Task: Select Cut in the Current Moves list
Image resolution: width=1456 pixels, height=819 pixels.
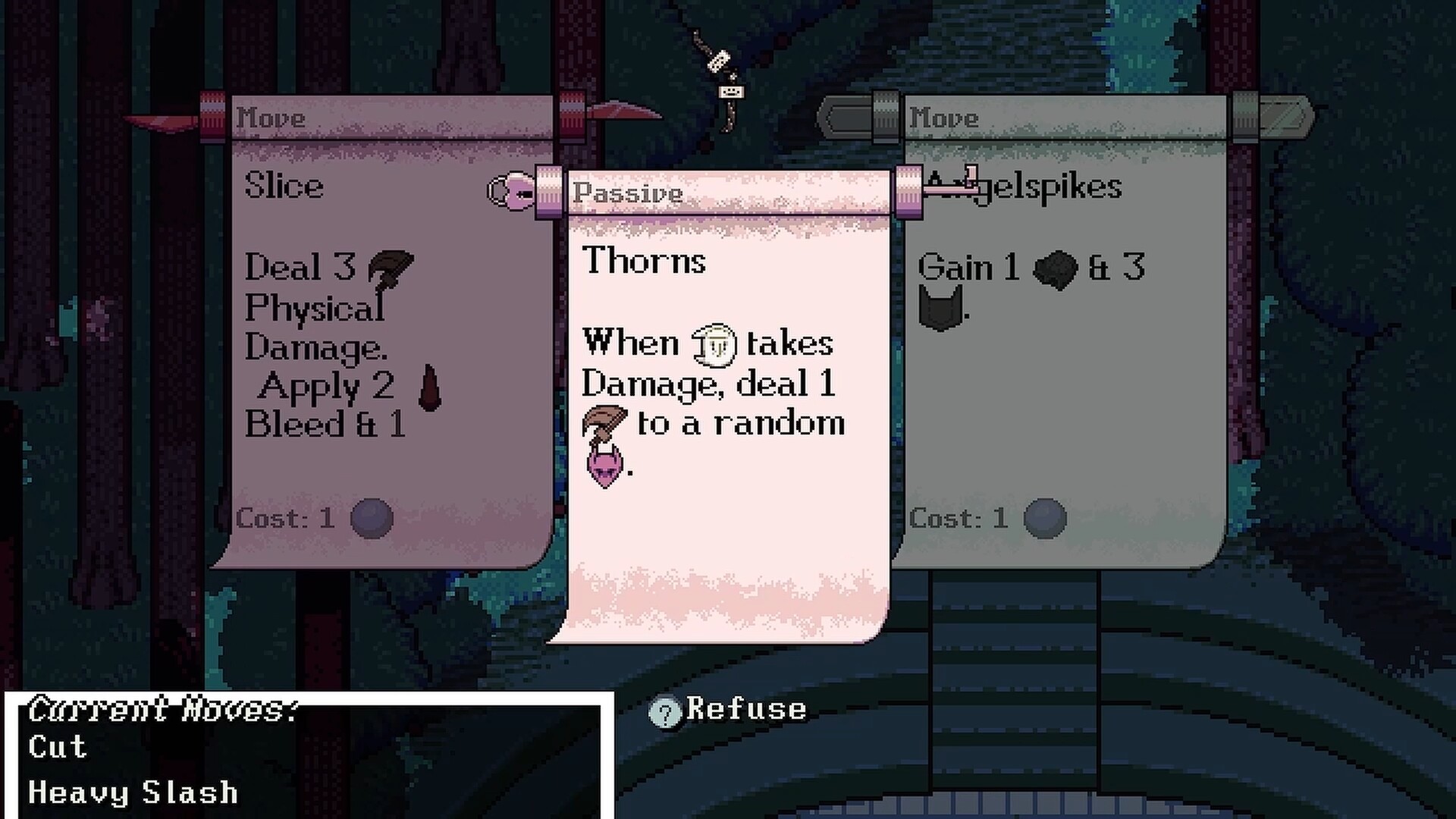Action: [57, 747]
